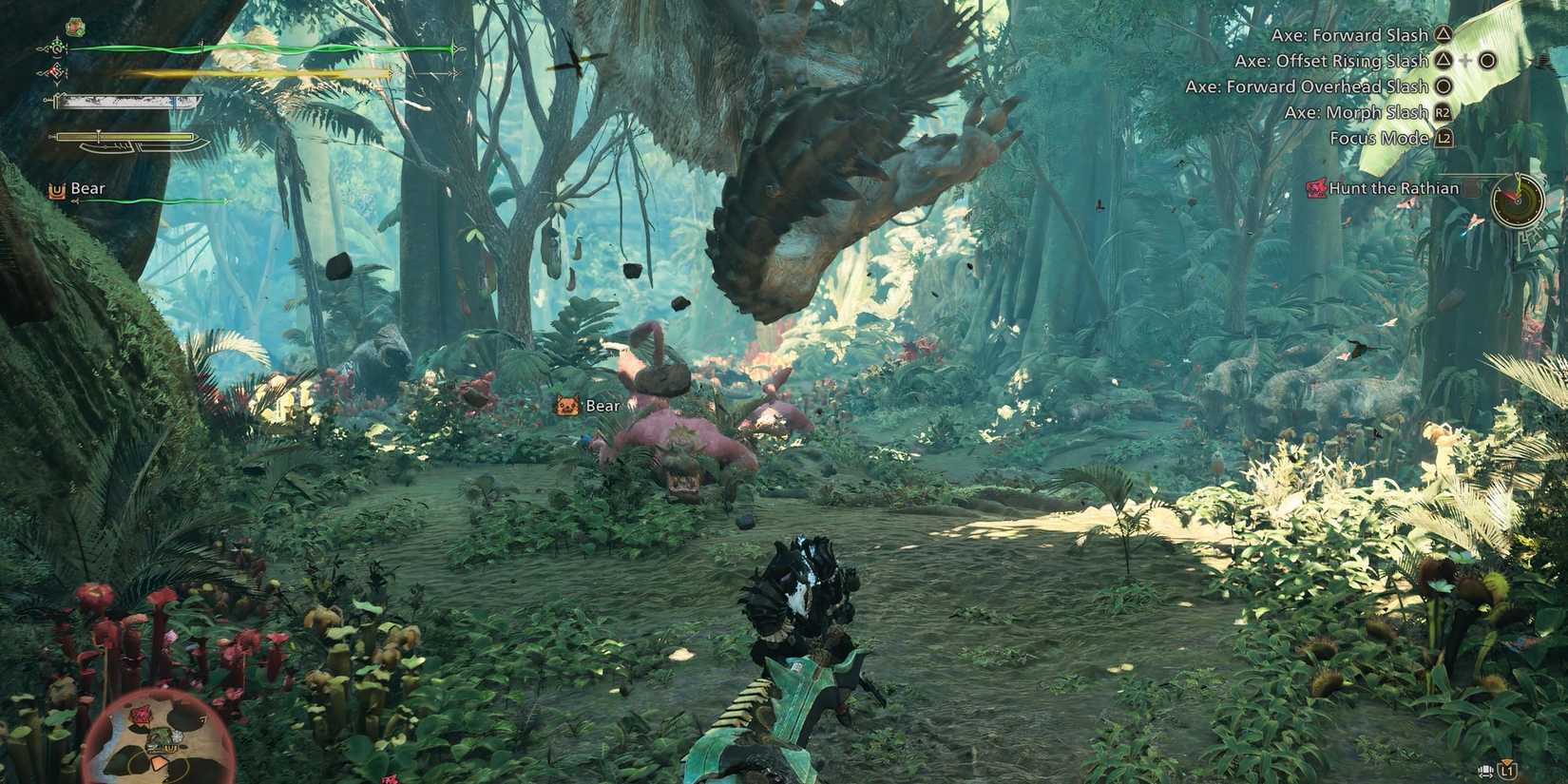Select the guild card emblem icon top-left
The height and width of the screenshot is (784, 1568).
click(x=75, y=26)
